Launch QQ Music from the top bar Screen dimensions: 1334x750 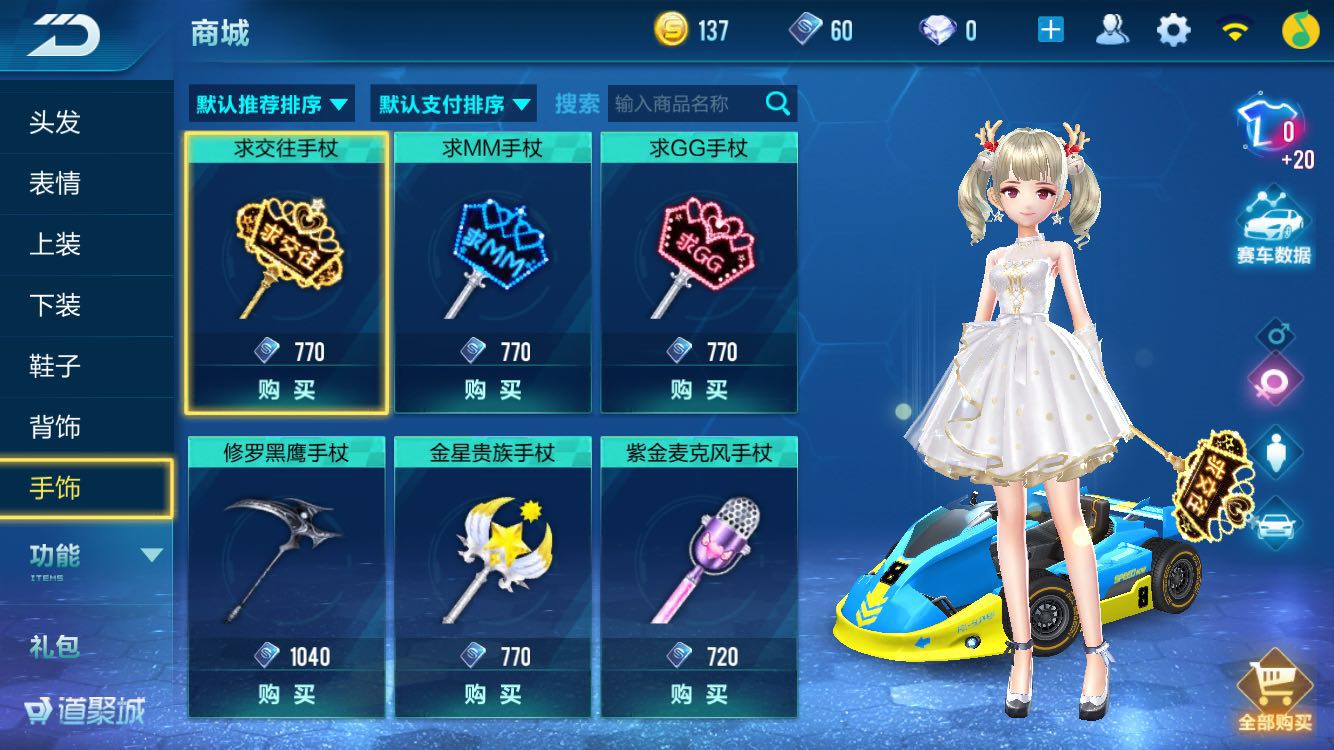click(x=1300, y=30)
